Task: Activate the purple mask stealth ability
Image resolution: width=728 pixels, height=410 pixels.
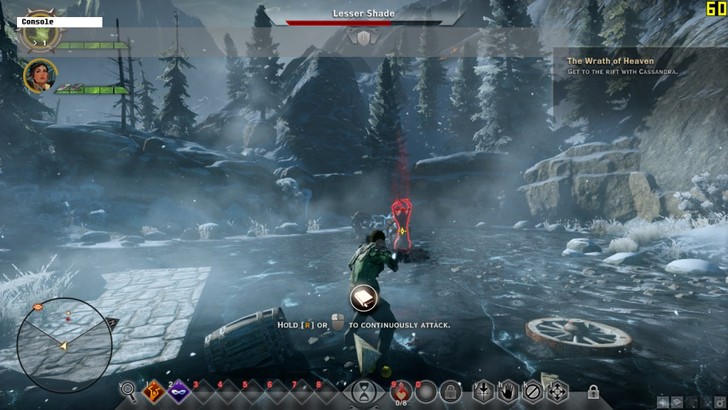Action: [x=181, y=392]
